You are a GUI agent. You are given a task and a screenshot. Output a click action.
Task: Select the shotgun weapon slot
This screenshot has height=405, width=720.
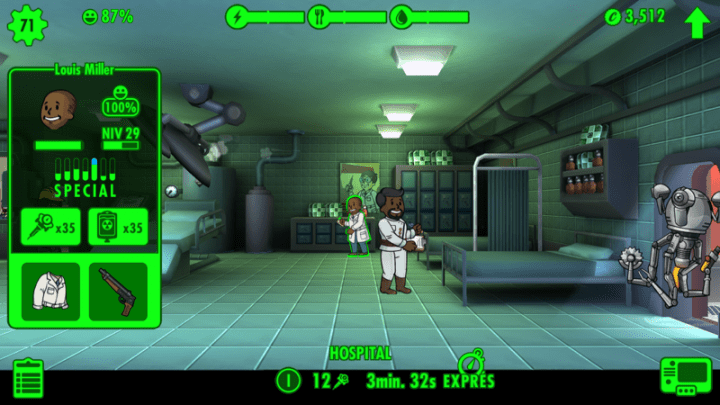point(117,291)
